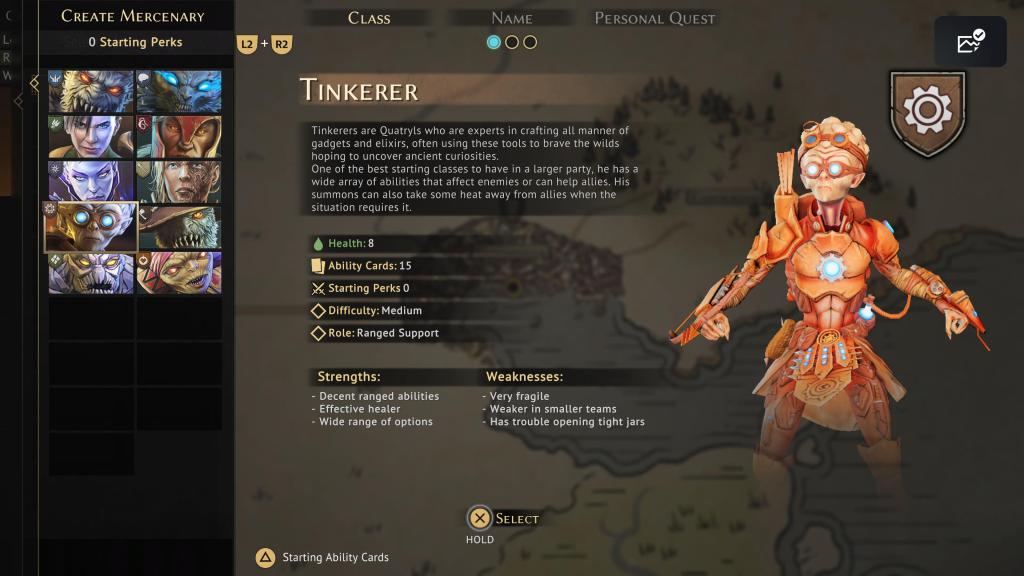This screenshot has width=1024, height=576.
Task: Click the gear class emblem shield
Action: (x=927, y=113)
